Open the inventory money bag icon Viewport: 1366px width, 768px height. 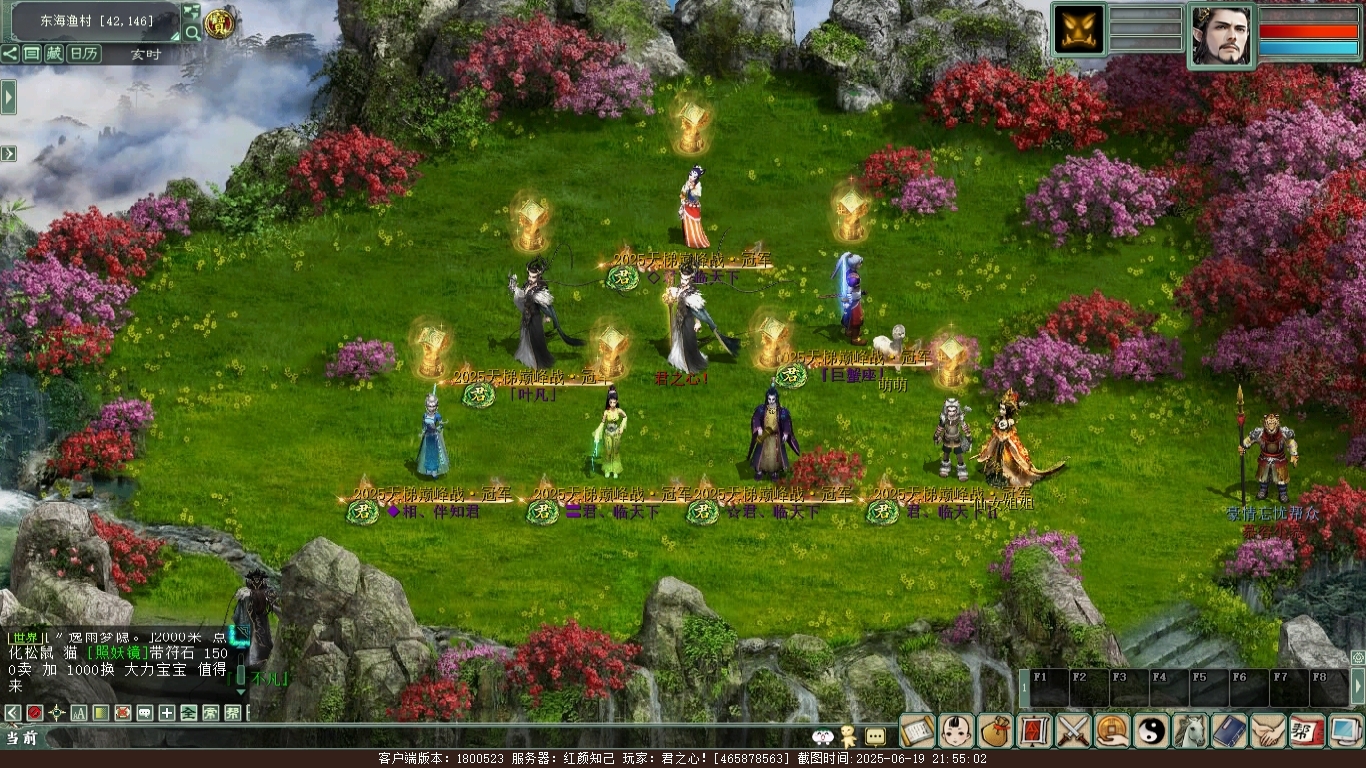[995, 731]
